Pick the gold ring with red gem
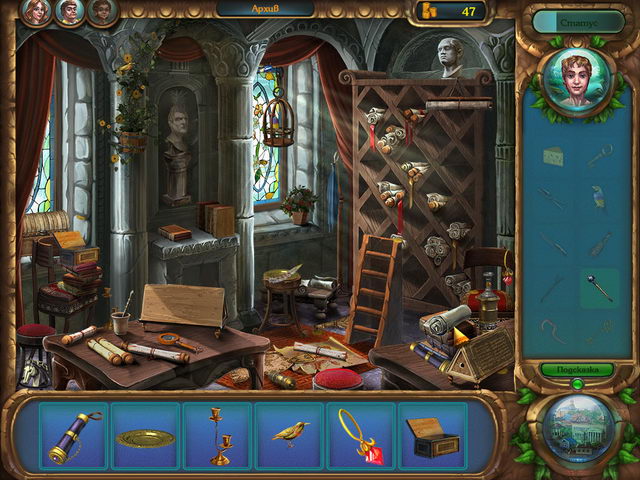The width and height of the screenshot is (640, 480). tap(361, 435)
